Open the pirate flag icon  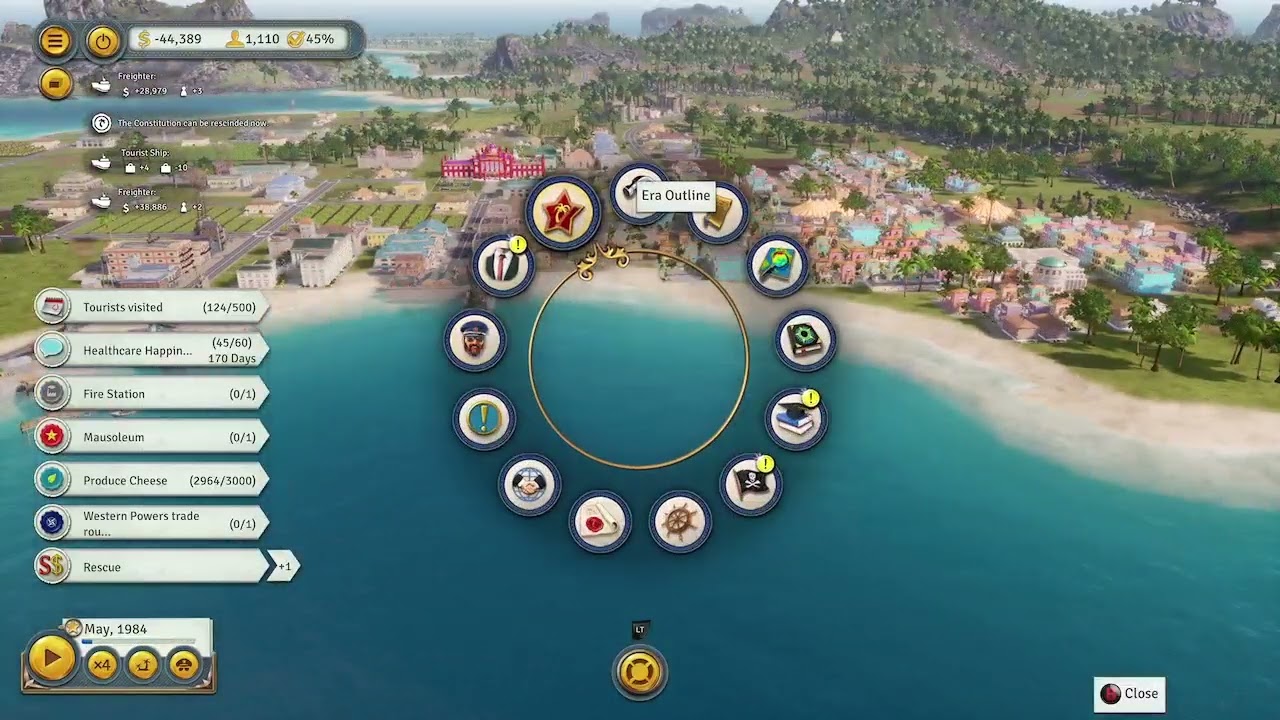click(751, 483)
